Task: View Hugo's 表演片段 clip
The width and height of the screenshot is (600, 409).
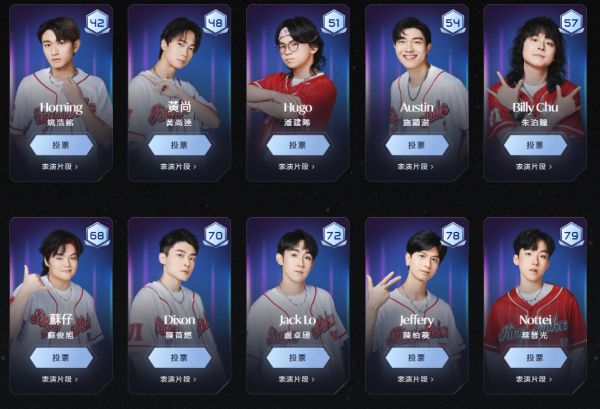Action: click(x=298, y=167)
